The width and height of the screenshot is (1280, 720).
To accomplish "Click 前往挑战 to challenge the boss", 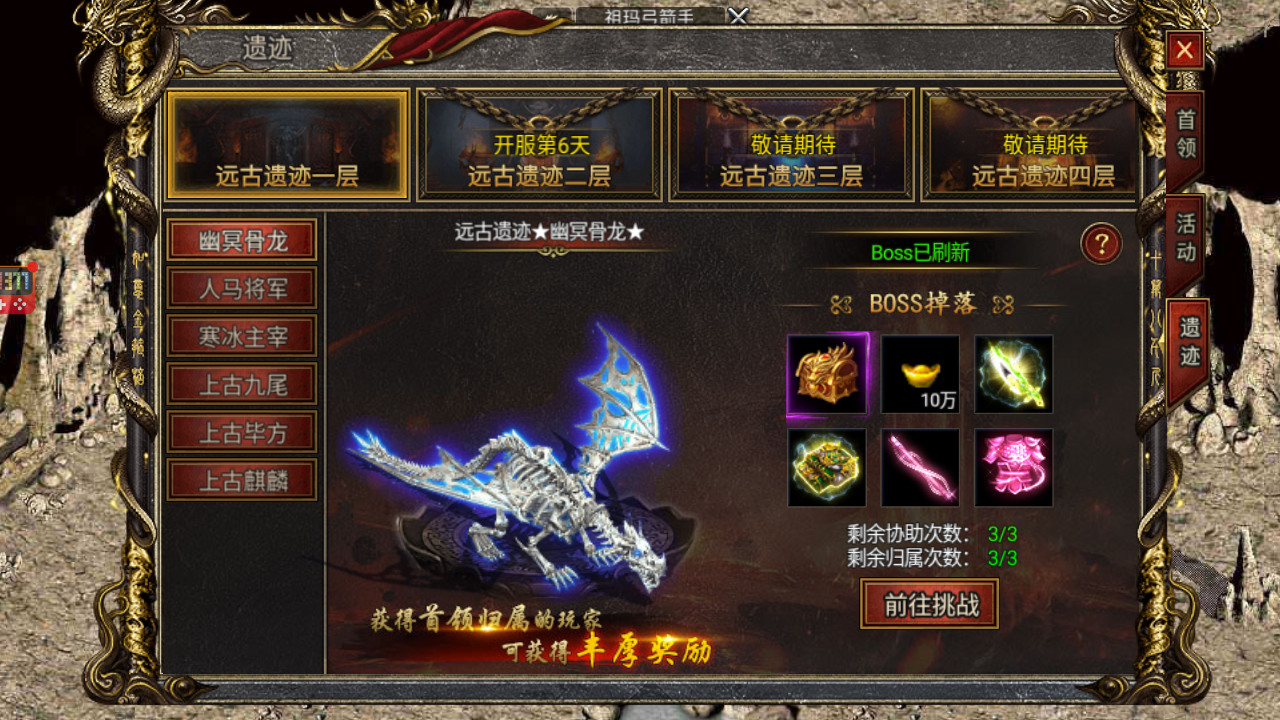I will coord(929,604).
